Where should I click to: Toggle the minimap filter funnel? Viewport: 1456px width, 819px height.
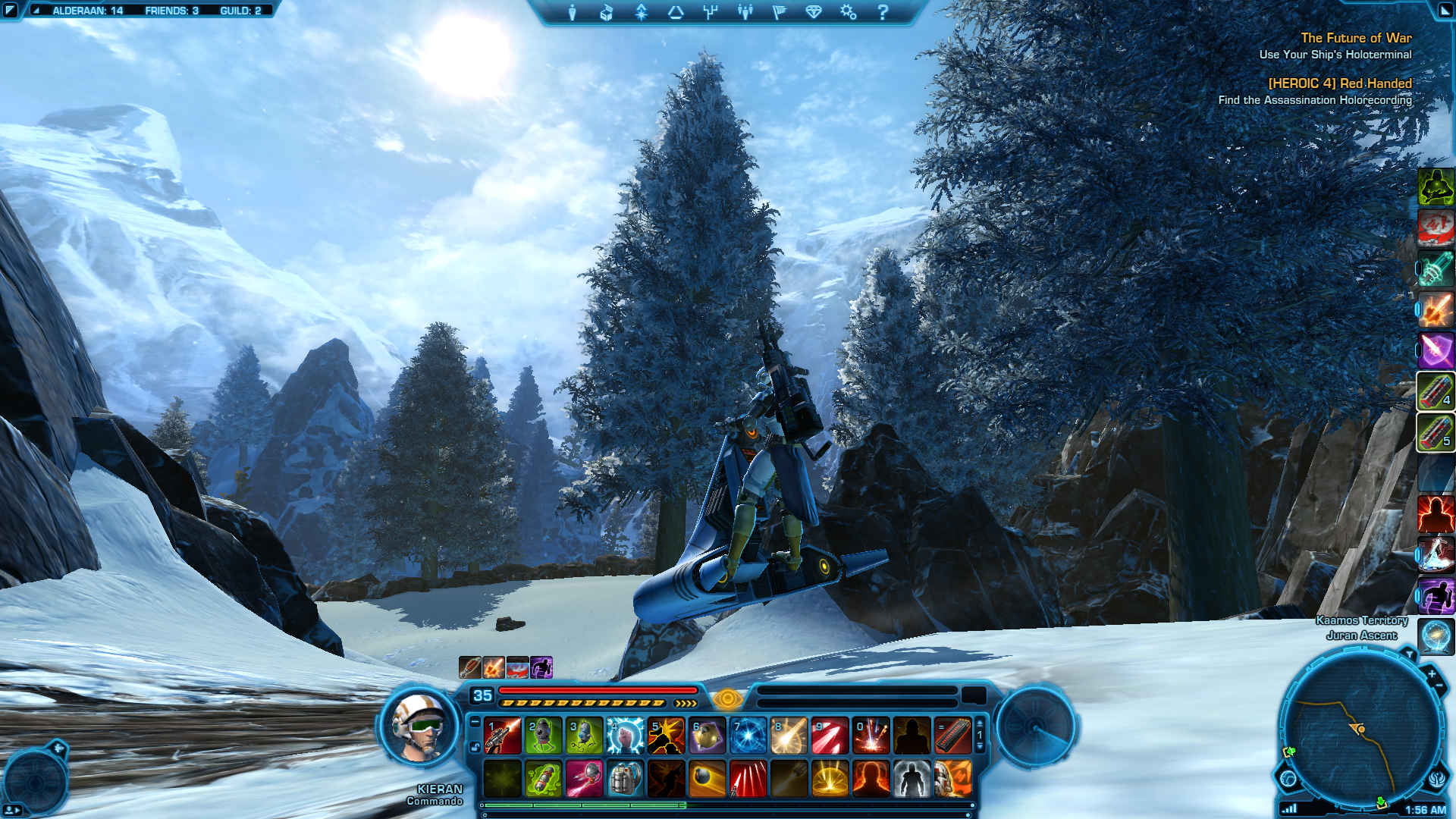pos(1410,653)
